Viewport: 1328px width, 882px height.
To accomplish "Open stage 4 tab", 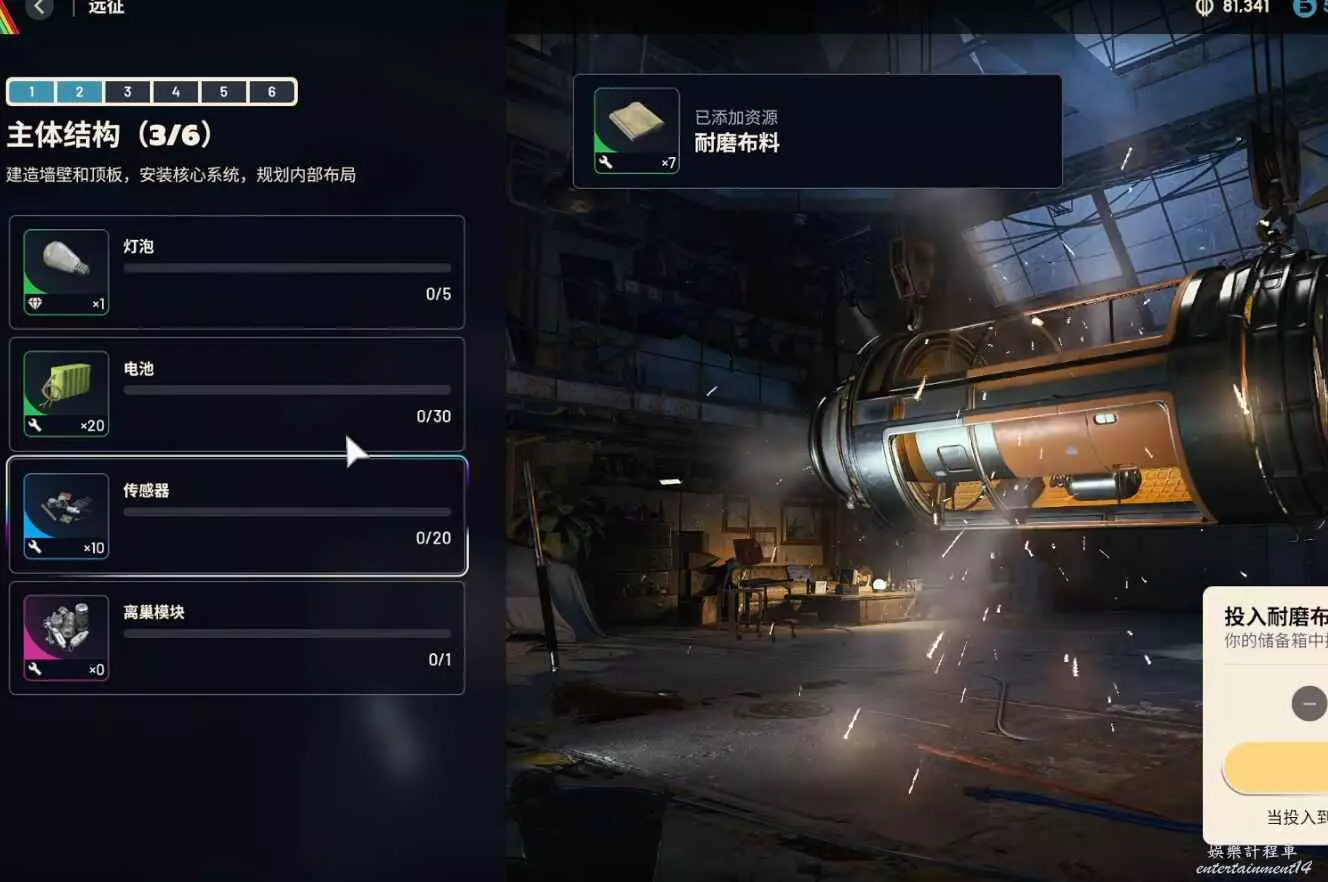I will tap(176, 92).
